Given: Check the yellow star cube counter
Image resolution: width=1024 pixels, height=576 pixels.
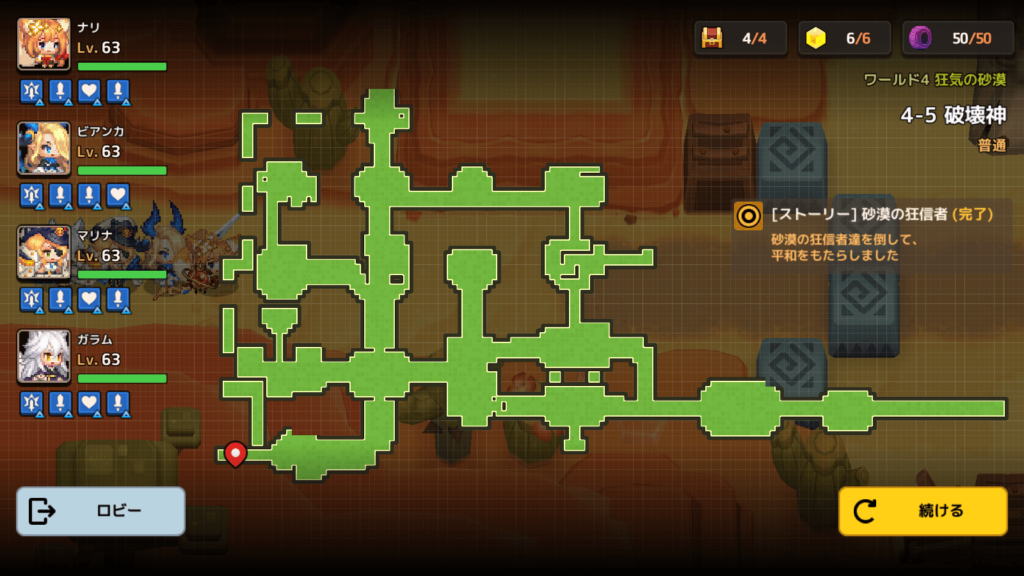Looking at the screenshot, I should [817, 38].
